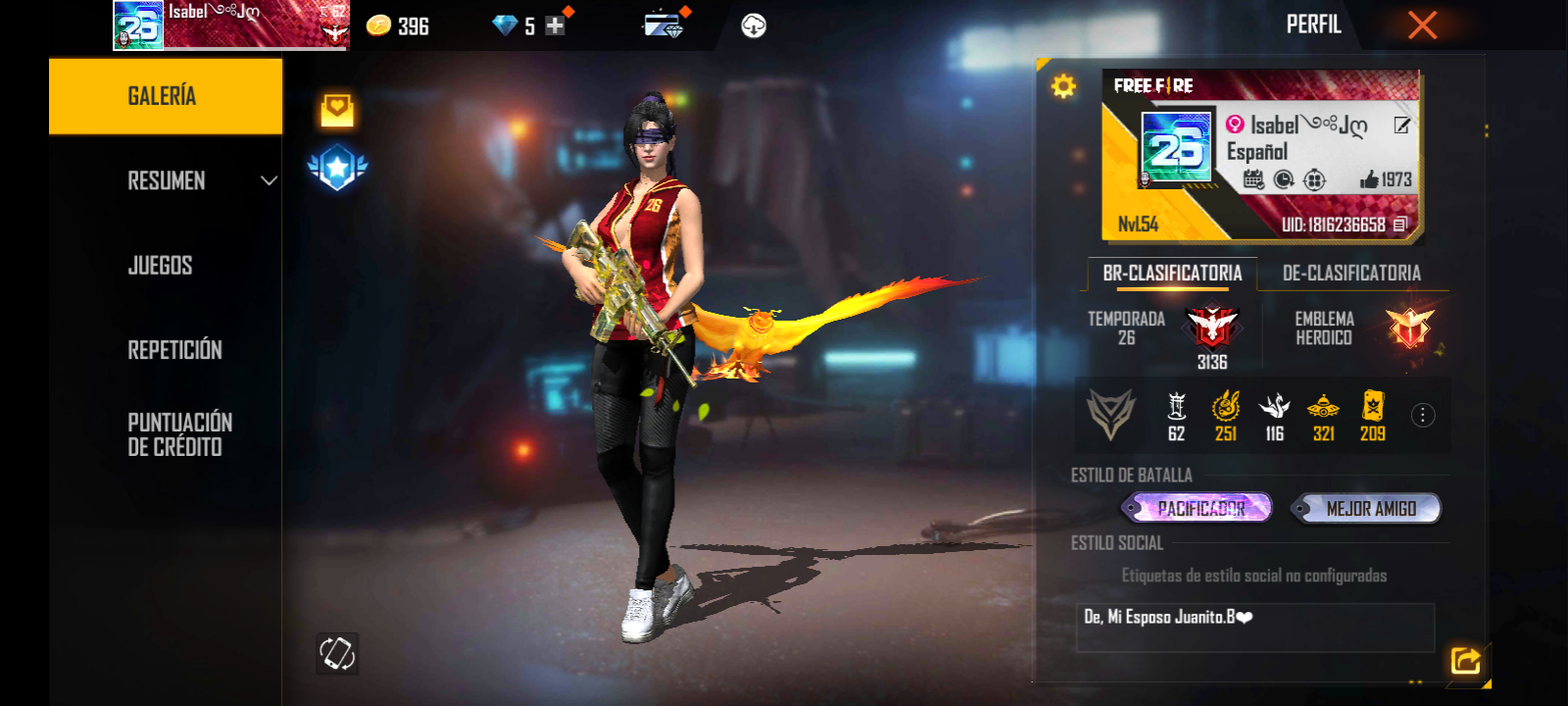
Task: Edit the Isabel nickname with pencil icon
Action: point(1402,125)
